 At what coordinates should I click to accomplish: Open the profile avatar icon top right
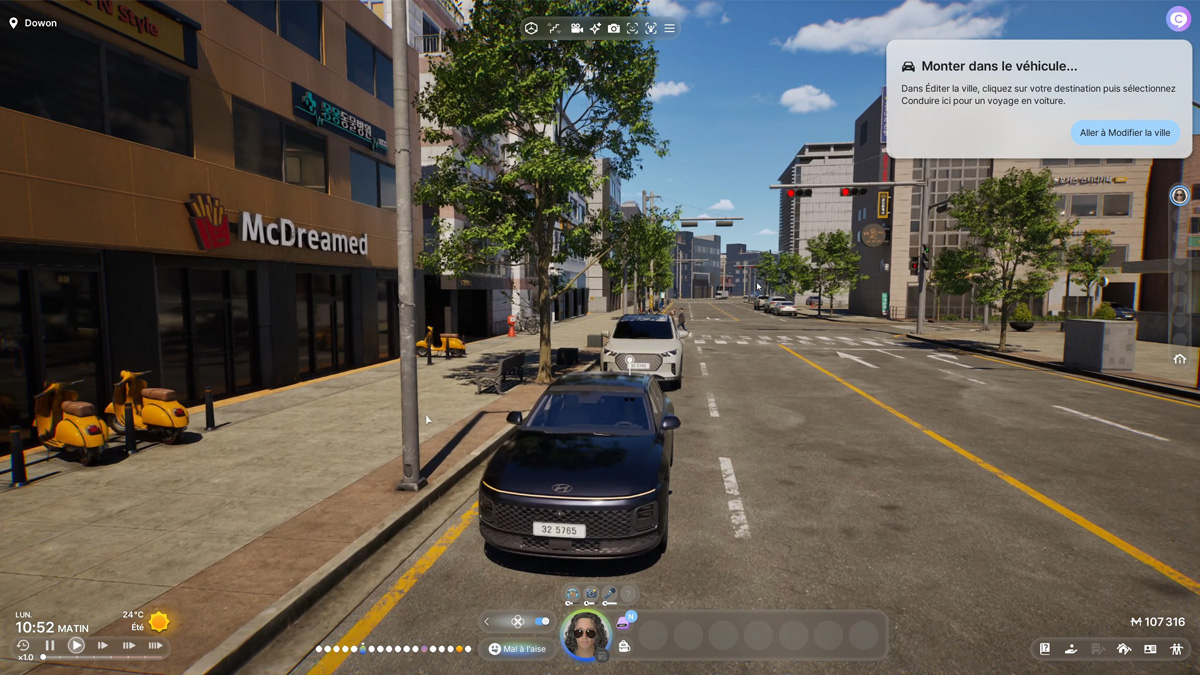1179,19
